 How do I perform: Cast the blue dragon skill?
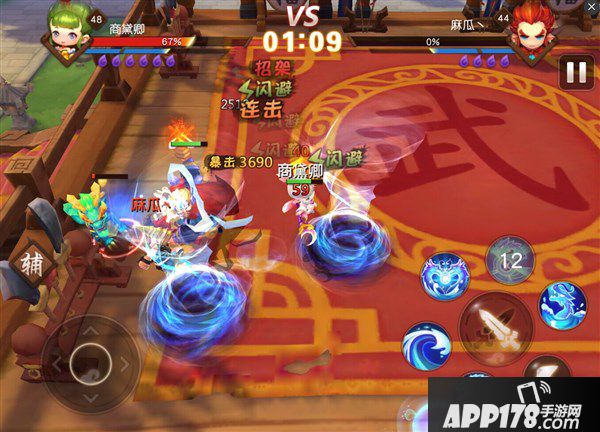[563, 306]
